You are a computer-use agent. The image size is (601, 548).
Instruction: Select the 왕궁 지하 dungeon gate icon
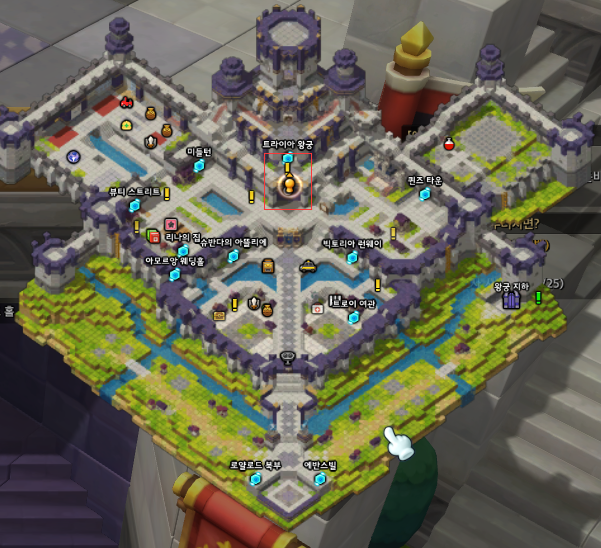[511, 299]
